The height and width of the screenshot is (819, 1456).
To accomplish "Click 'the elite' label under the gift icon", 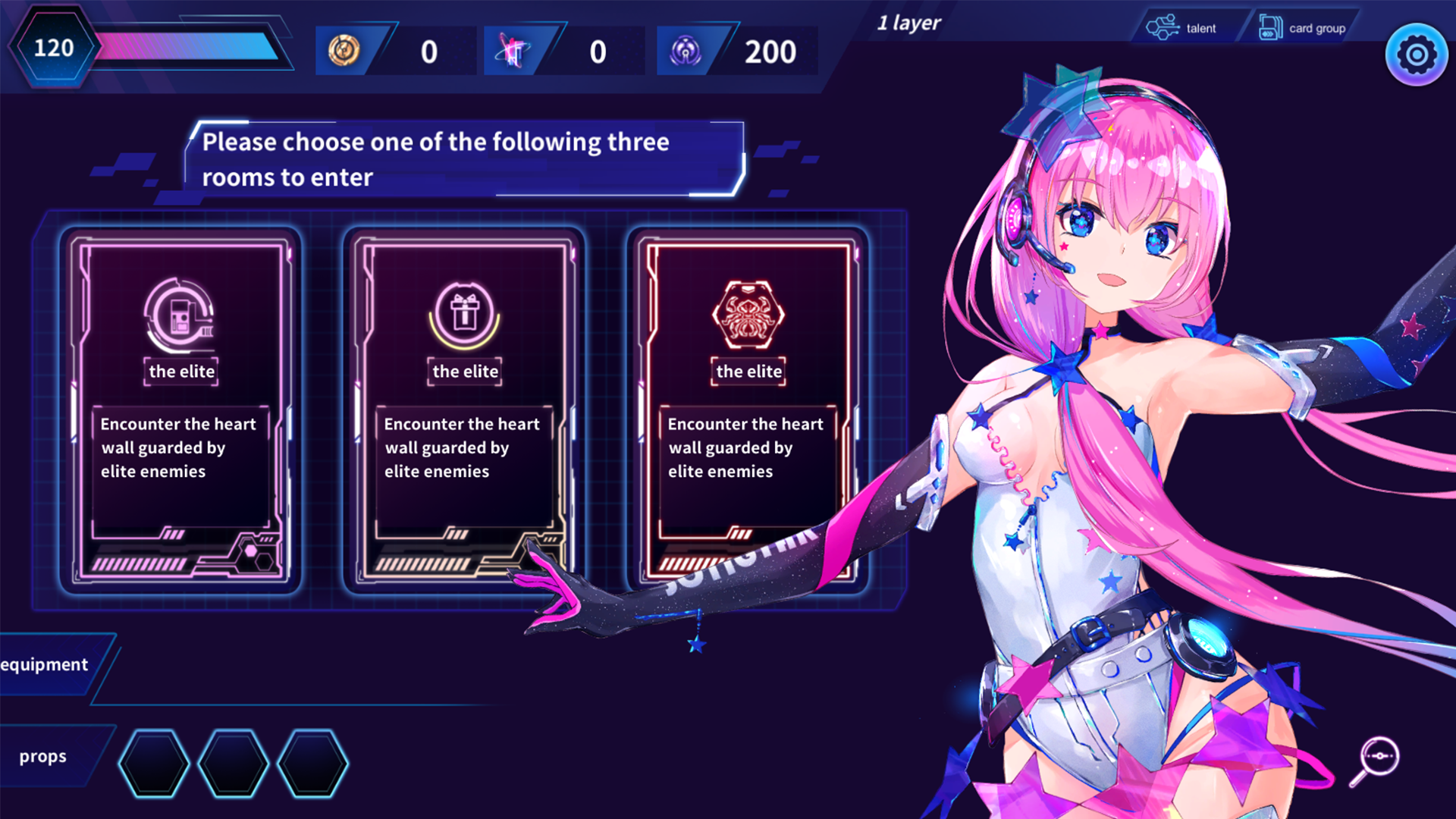I will coord(465,372).
